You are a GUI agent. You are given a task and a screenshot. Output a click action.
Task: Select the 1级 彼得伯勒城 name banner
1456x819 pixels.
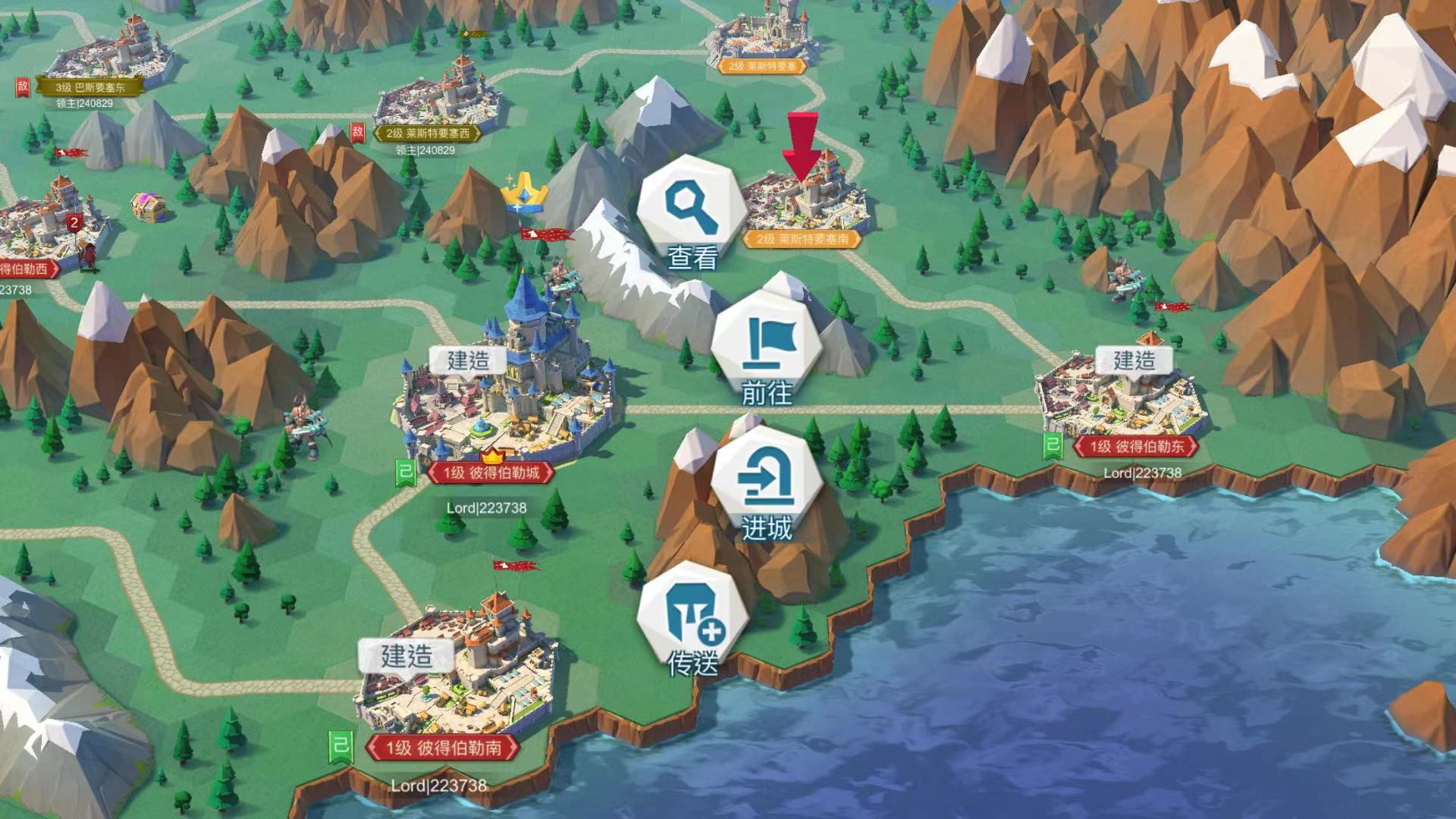(x=491, y=473)
